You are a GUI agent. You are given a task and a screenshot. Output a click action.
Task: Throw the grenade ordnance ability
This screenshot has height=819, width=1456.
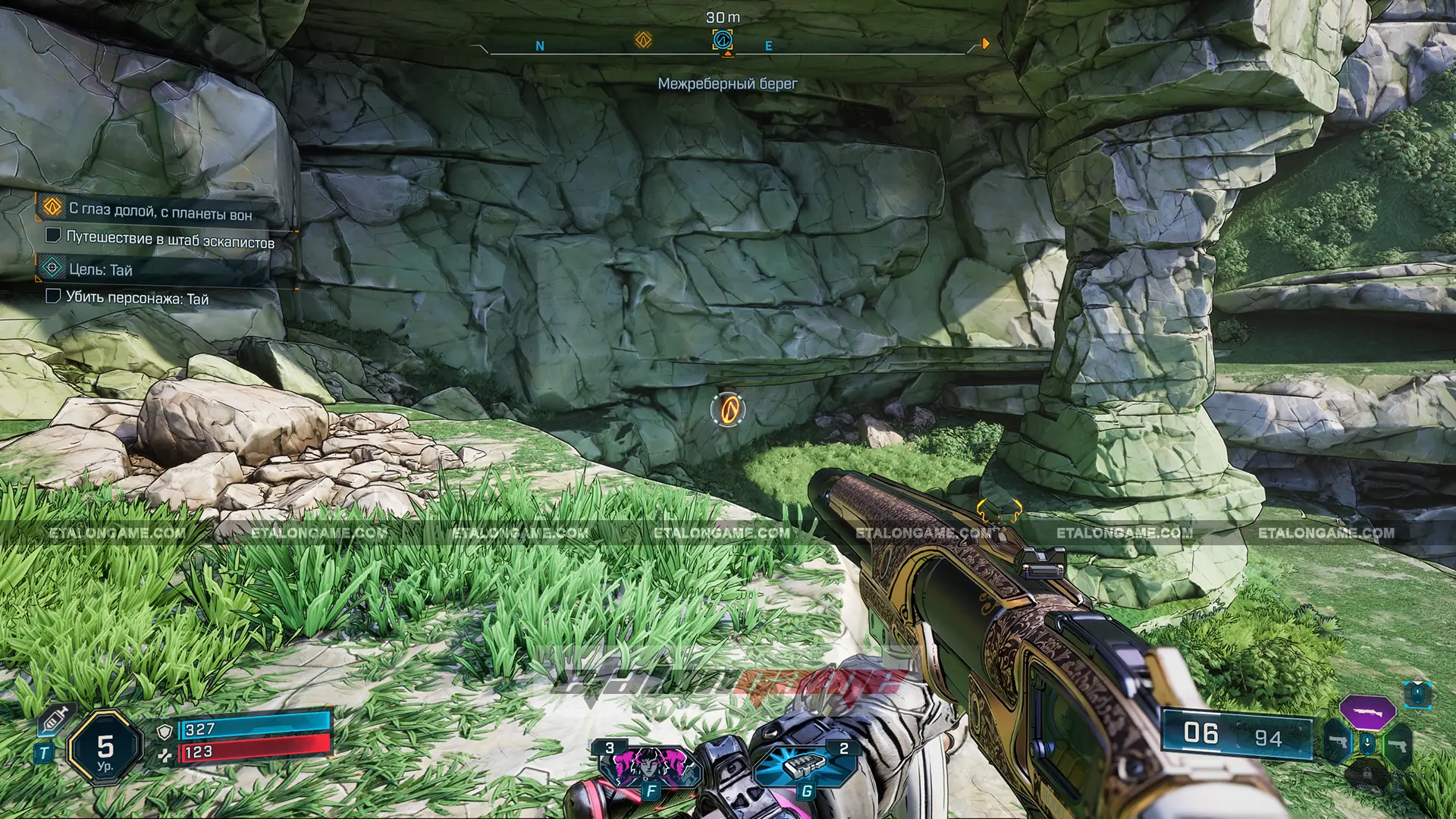[805, 766]
